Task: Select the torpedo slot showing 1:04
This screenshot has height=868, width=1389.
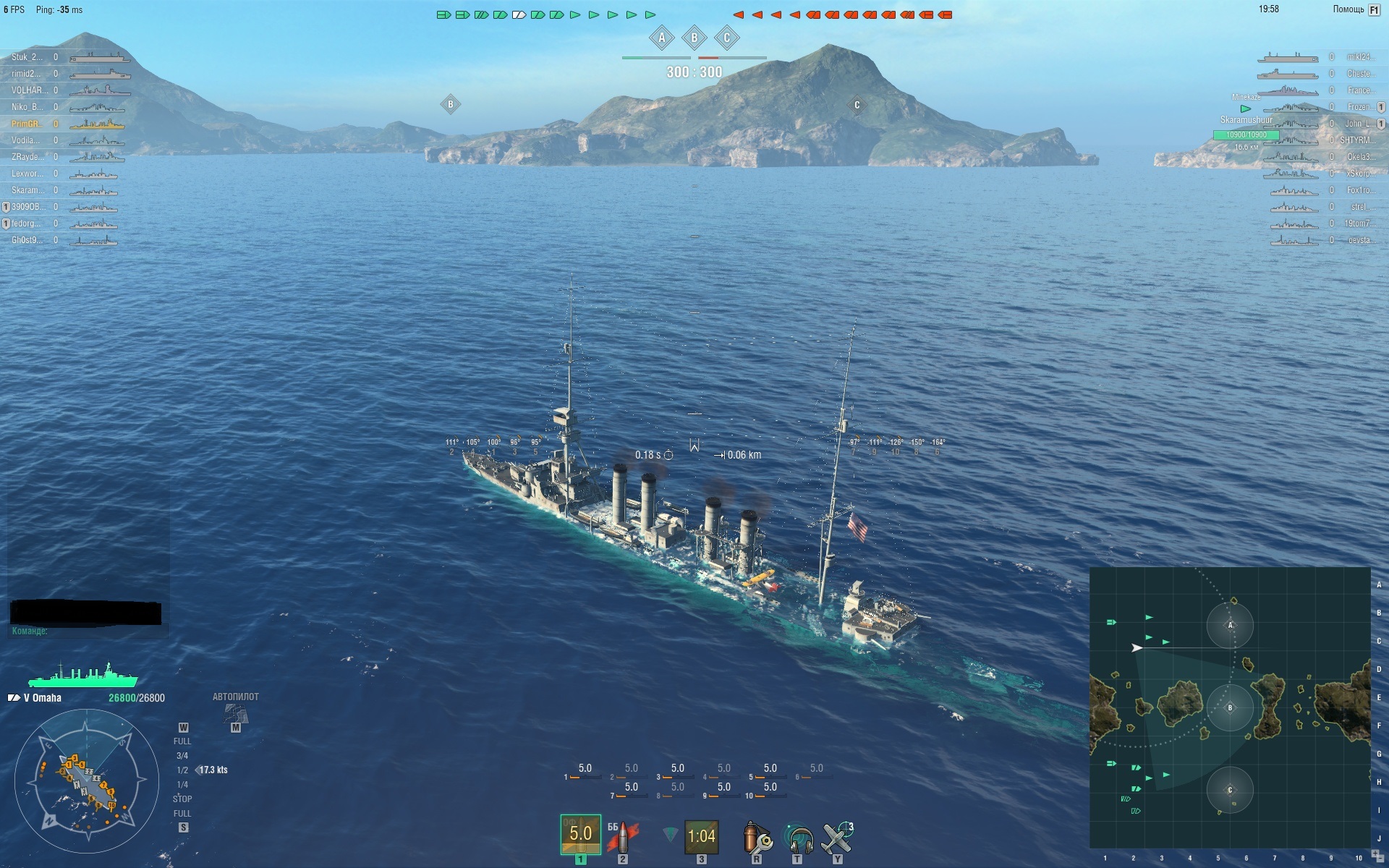Action: coord(700,836)
